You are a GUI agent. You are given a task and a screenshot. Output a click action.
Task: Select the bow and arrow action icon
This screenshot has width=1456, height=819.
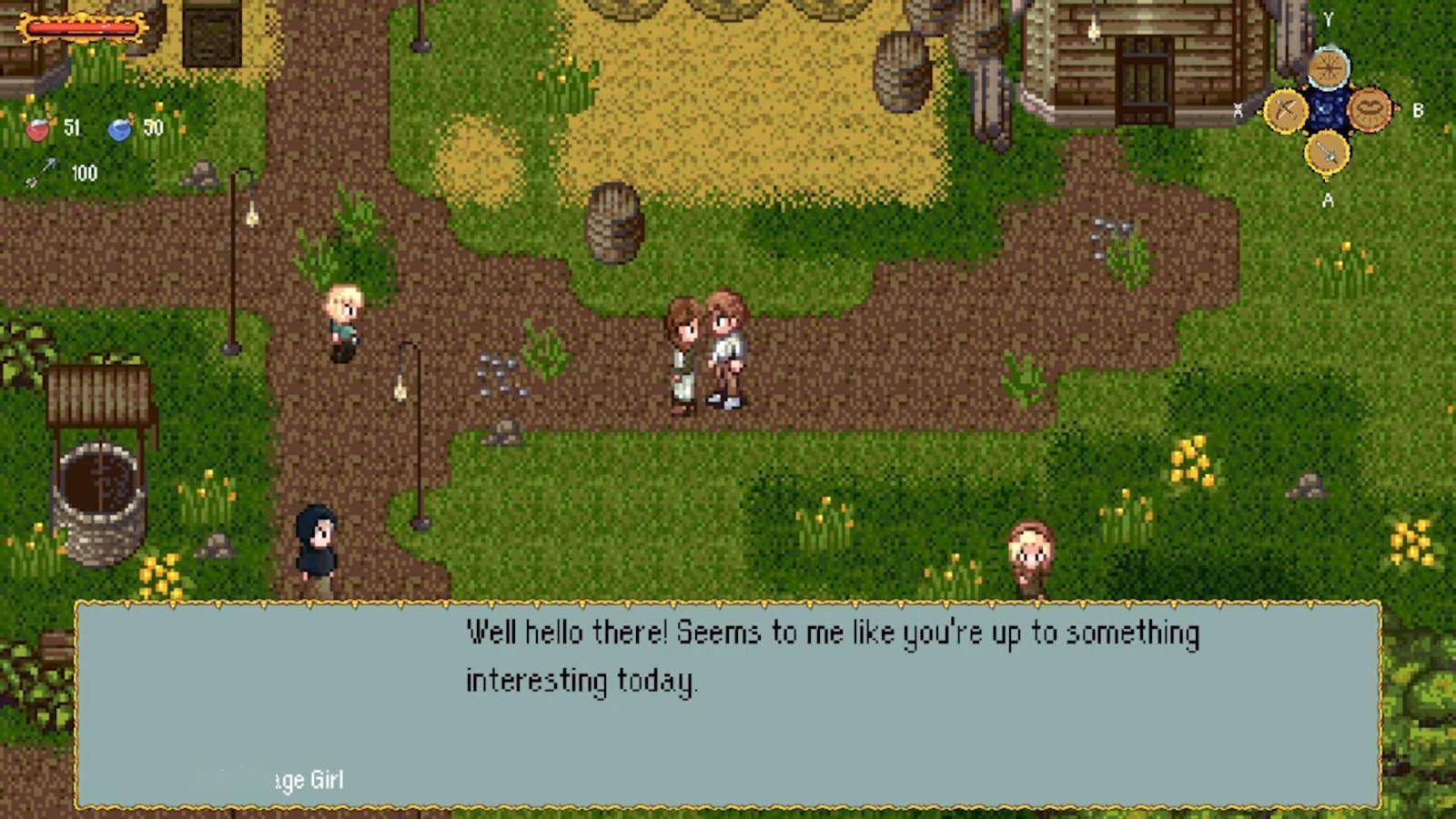[x=1285, y=111]
